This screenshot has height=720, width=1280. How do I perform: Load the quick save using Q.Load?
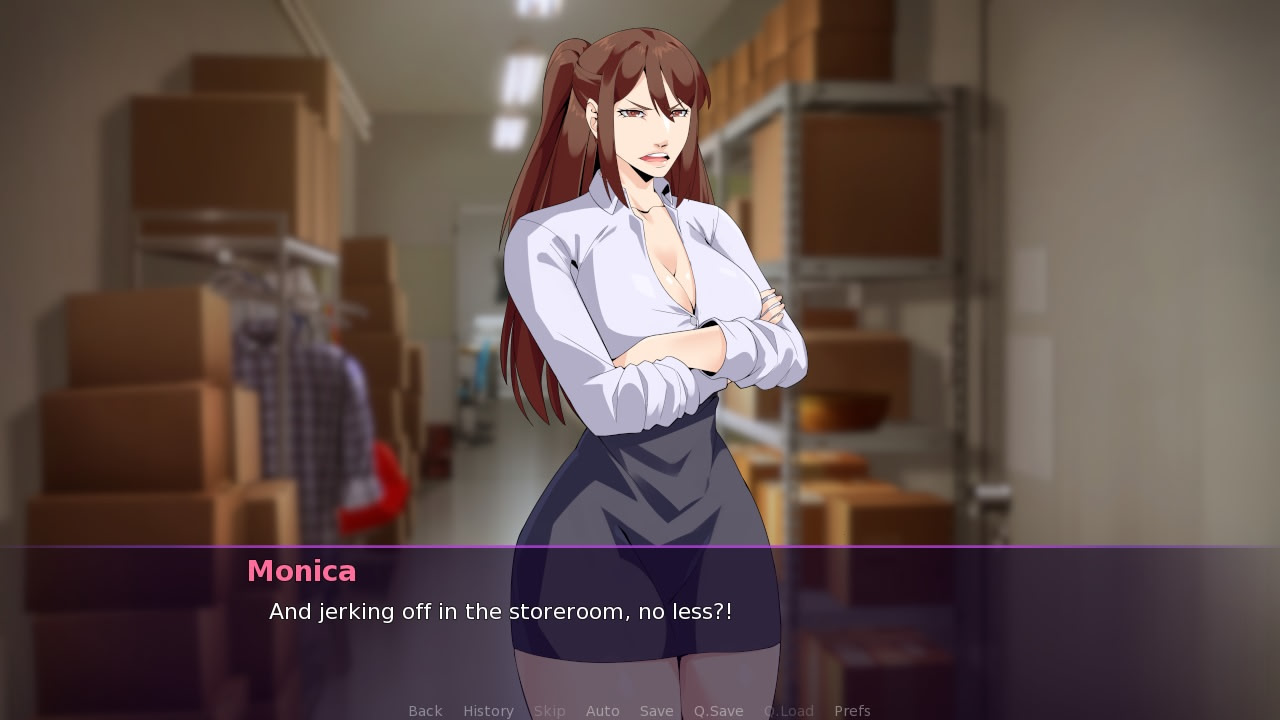pos(788,710)
